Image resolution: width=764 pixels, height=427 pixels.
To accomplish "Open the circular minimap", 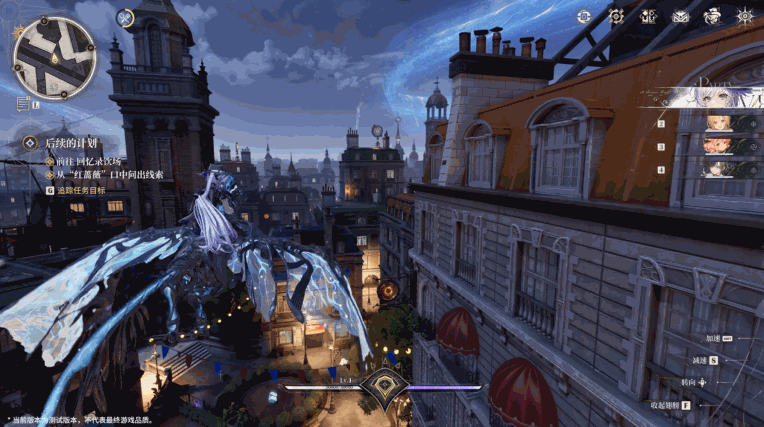I will click(x=53, y=57).
